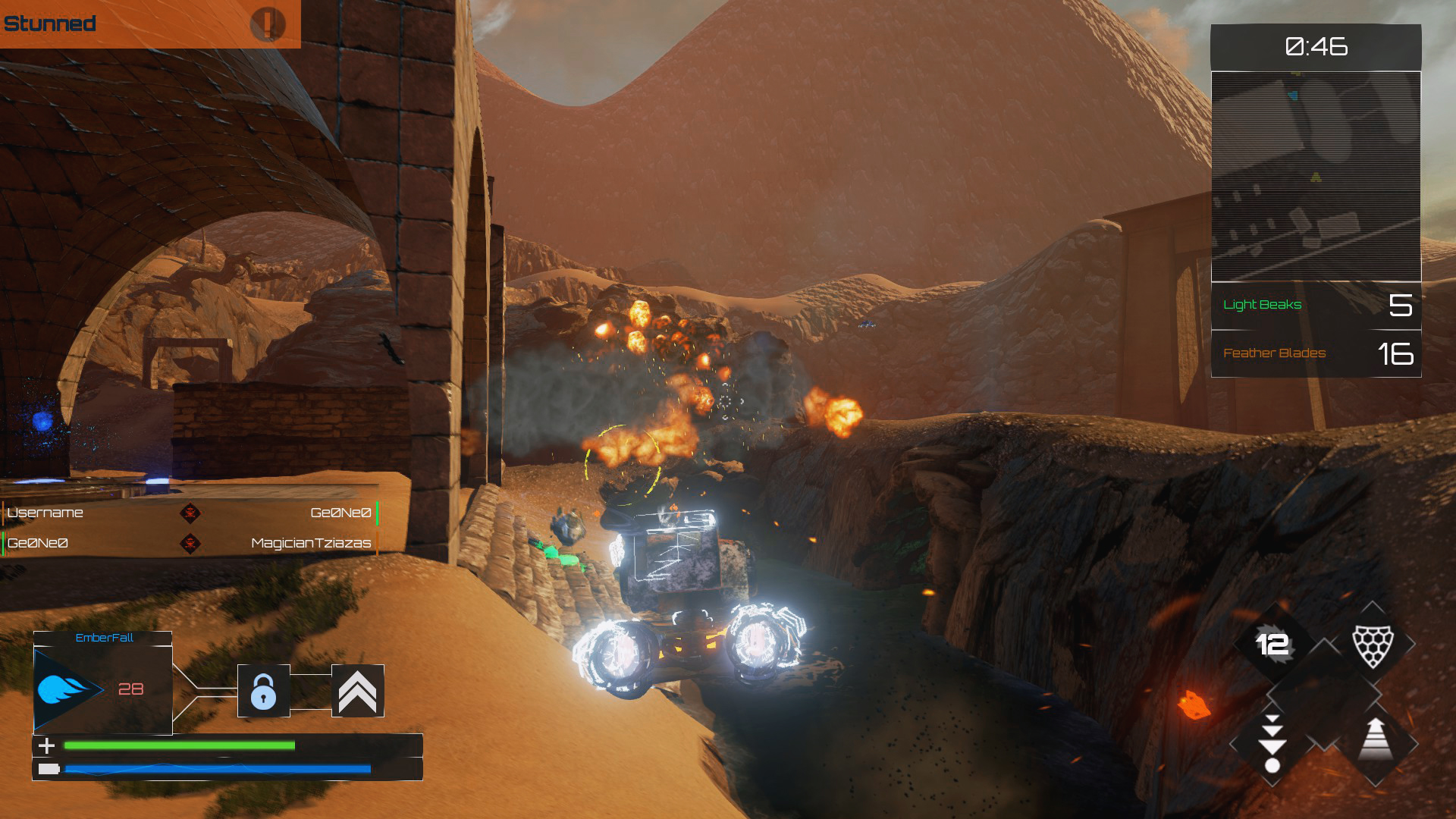Trigger the saw blade ability
1456x819 pixels.
coord(1272,645)
